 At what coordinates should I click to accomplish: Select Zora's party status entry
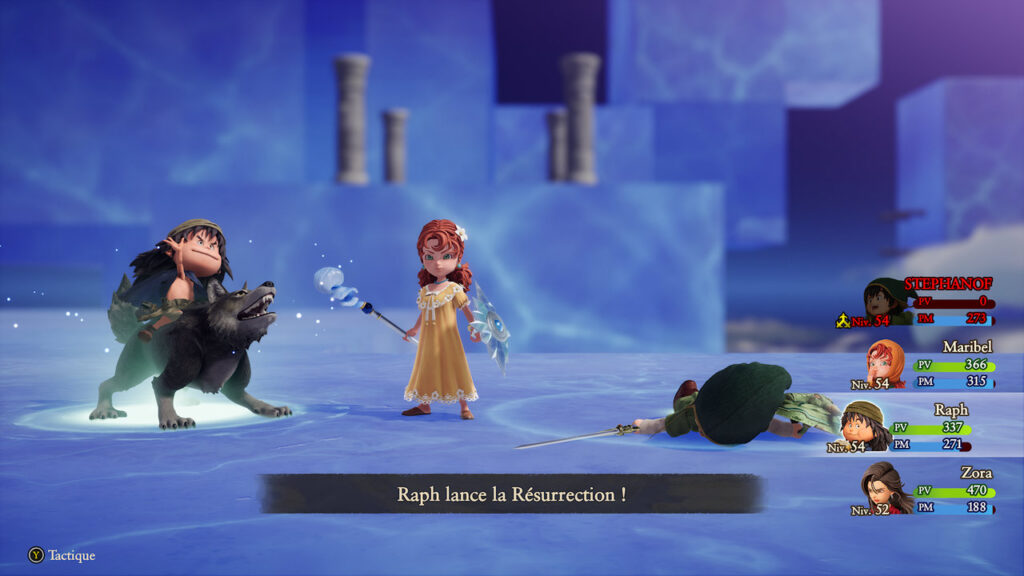point(928,490)
